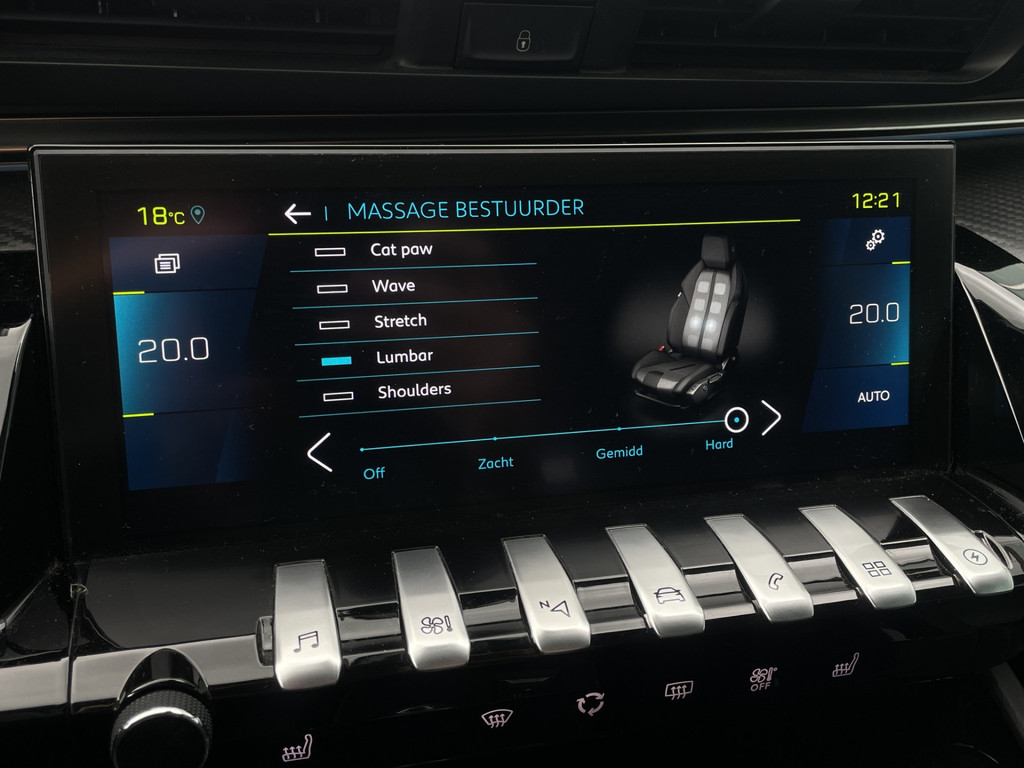Image resolution: width=1024 pixels, height=768 pixels.
Task: Pick the Stretch massage option
Action: point(399,321)
